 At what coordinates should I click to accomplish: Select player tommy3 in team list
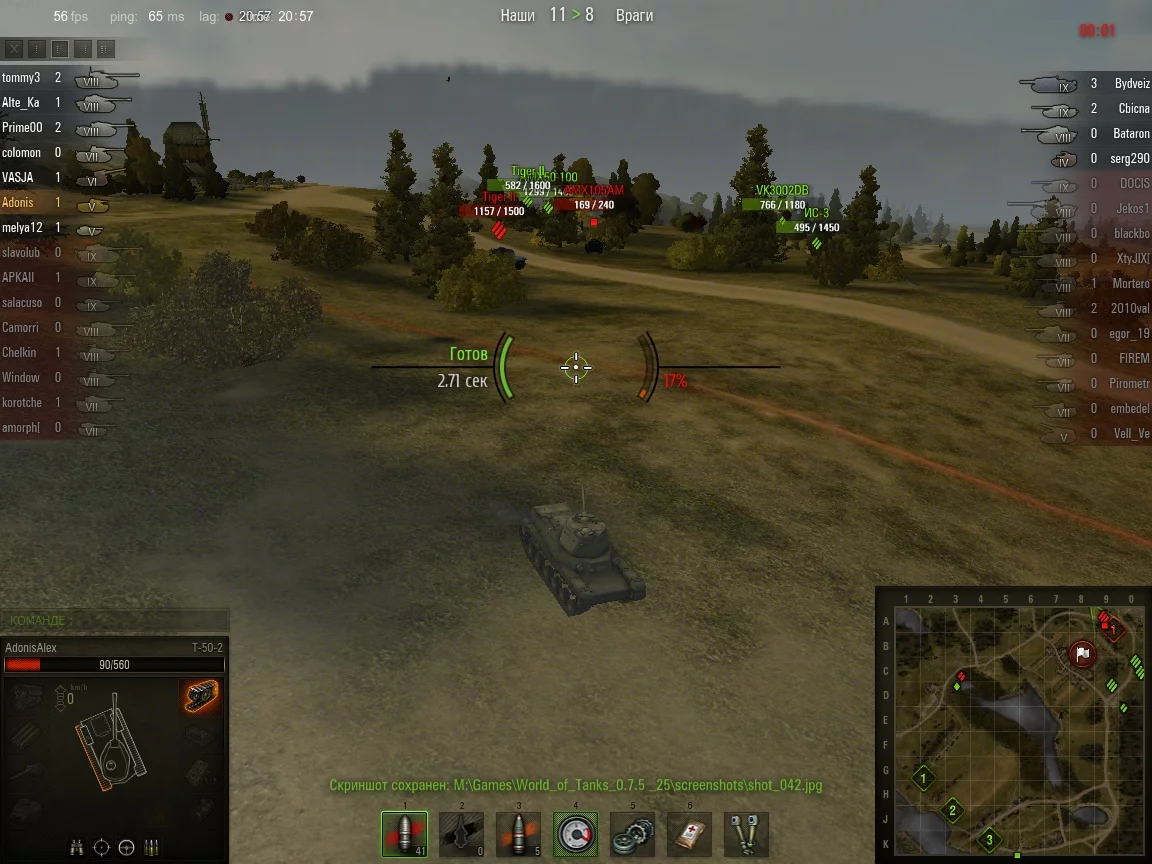click(21, 77)
